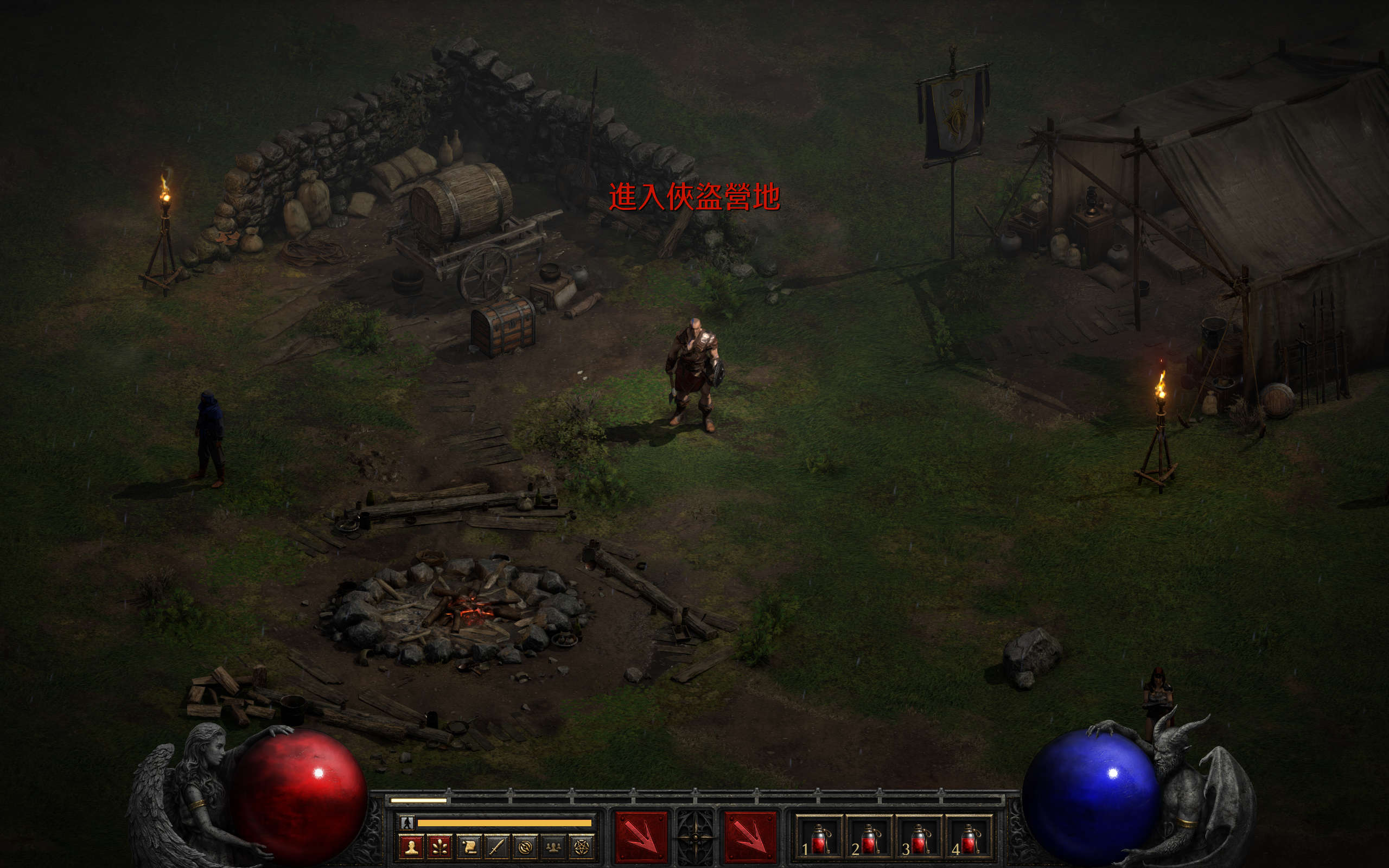Open the inventory via sword icon
Viewport: 1389px width, 868px height.
[496, 847]
